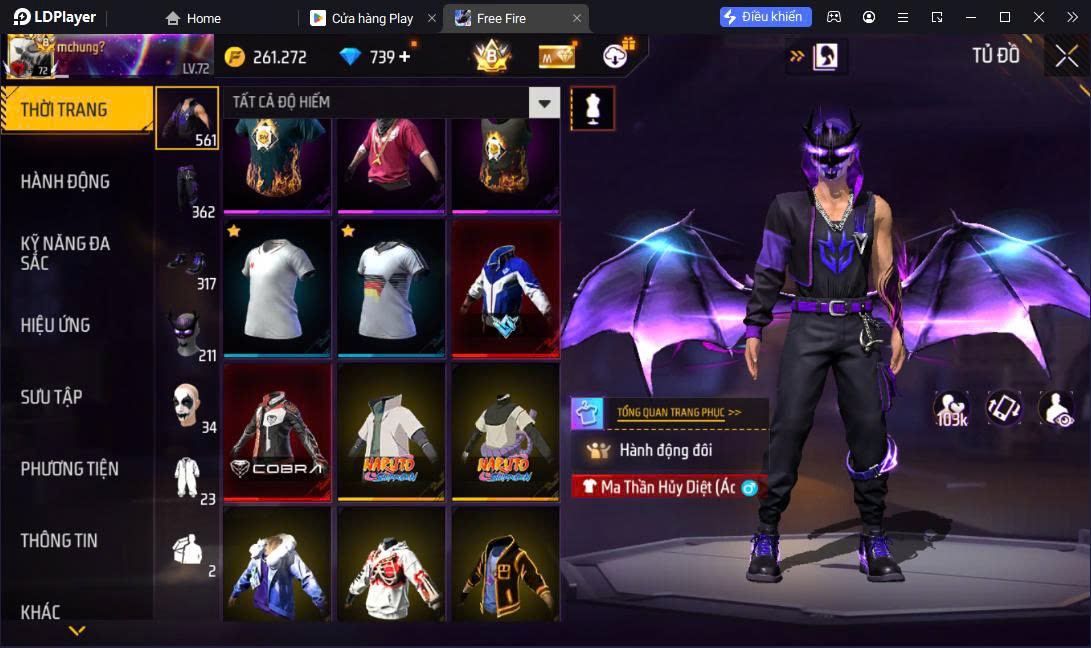Screen dimensions: 1091x648
Task: Select the Hiệu Ứng category
Action: 56,325
